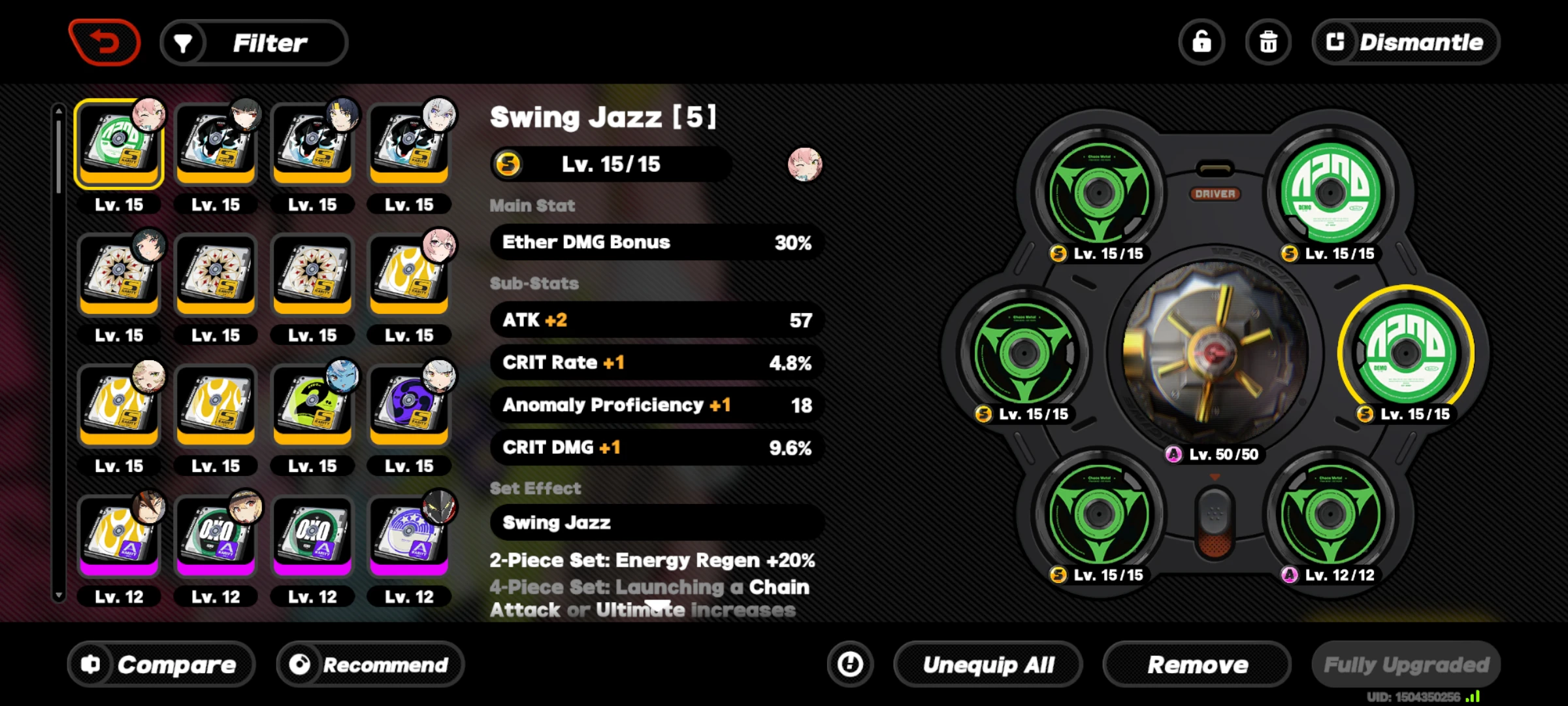Open the lock icon in the top bar

1202,41
